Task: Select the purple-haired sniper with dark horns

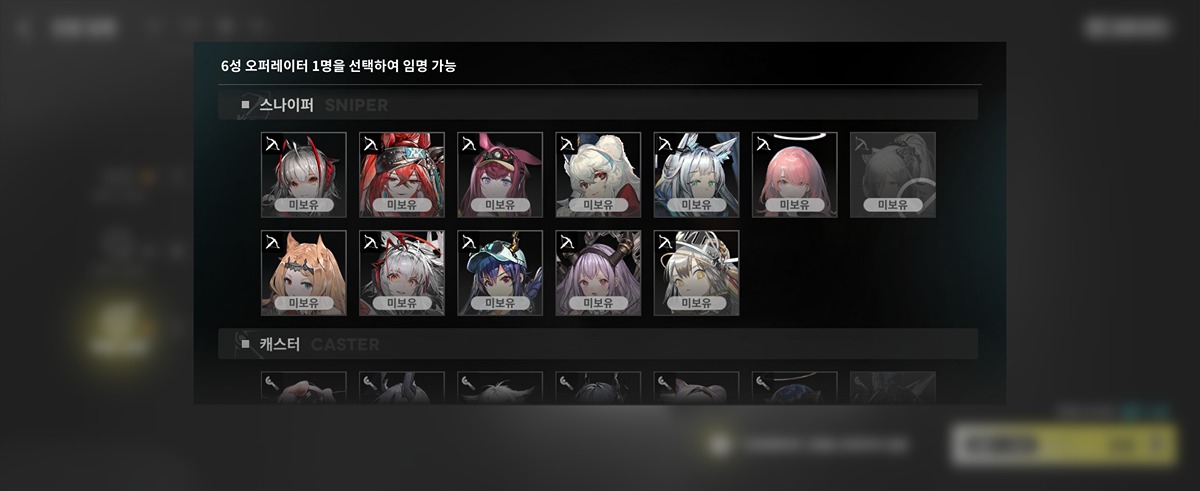Action: point(598,272)
